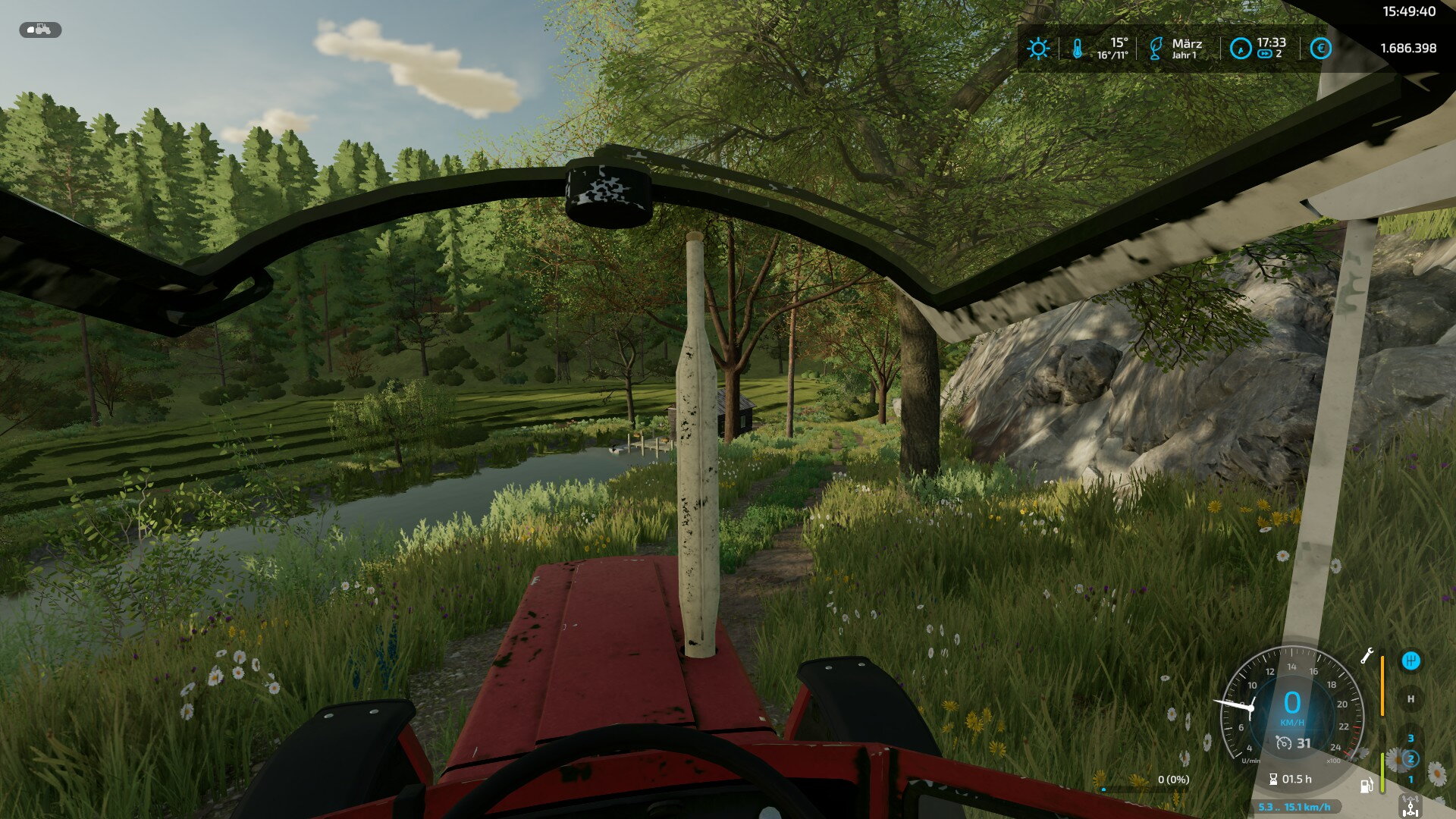Toggle the blue gearshift icon
The height and width of the screenshot is (819, 1456).
pos(1410,661)
